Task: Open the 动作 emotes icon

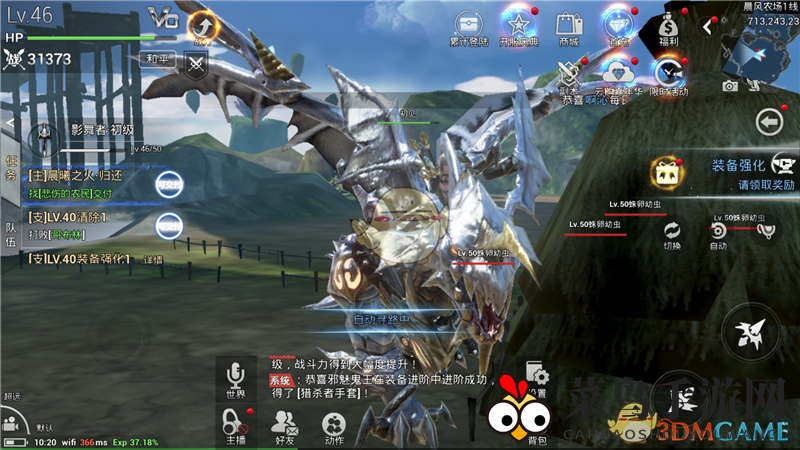Action: coord(334,426)
